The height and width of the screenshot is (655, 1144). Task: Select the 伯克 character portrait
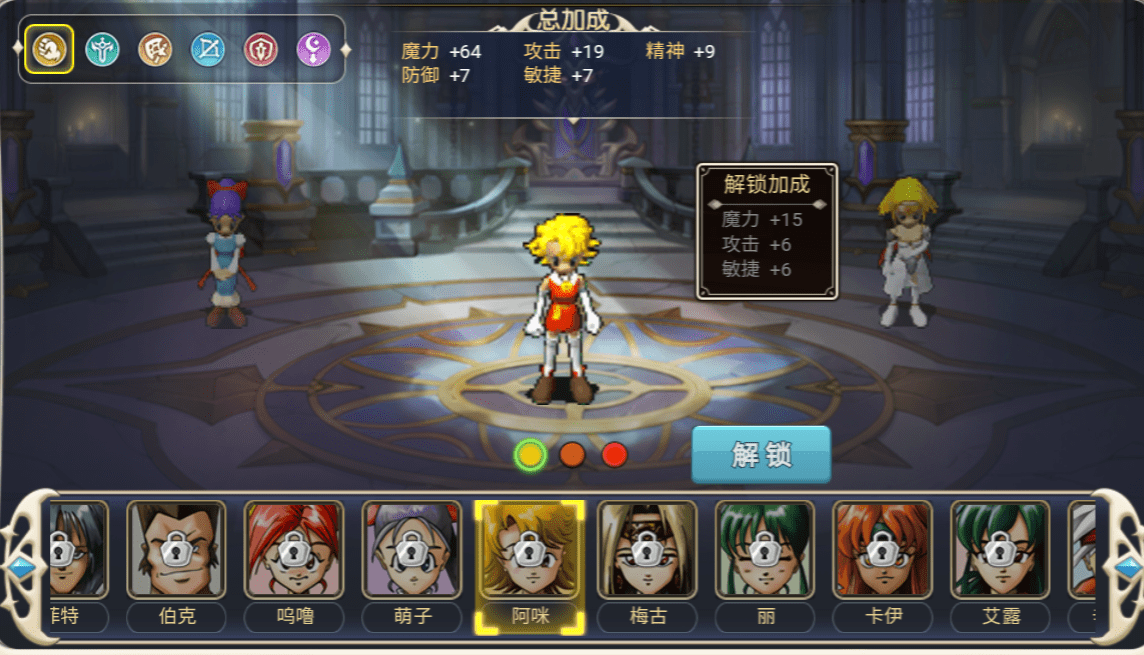click(176, 549)
